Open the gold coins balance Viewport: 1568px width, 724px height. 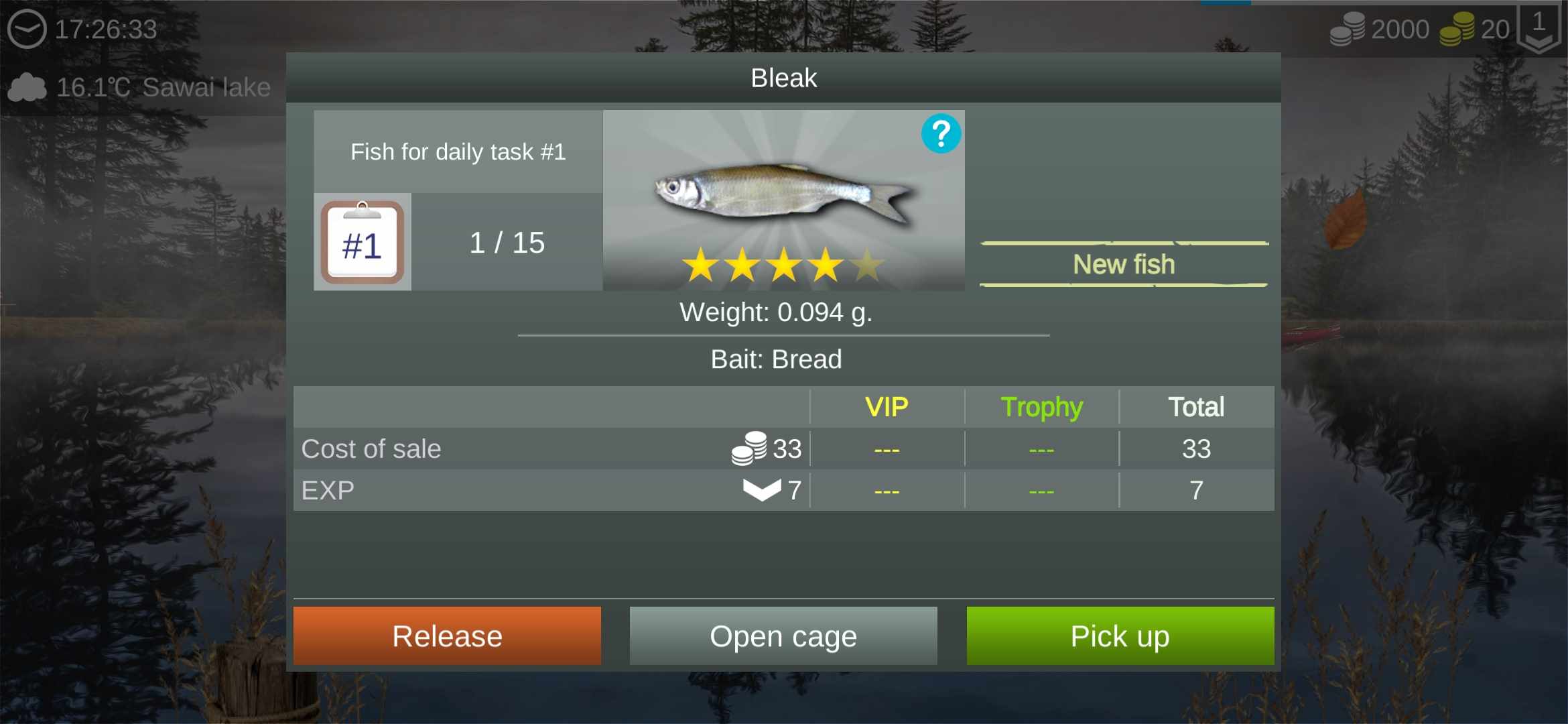tap(1474, 29)
